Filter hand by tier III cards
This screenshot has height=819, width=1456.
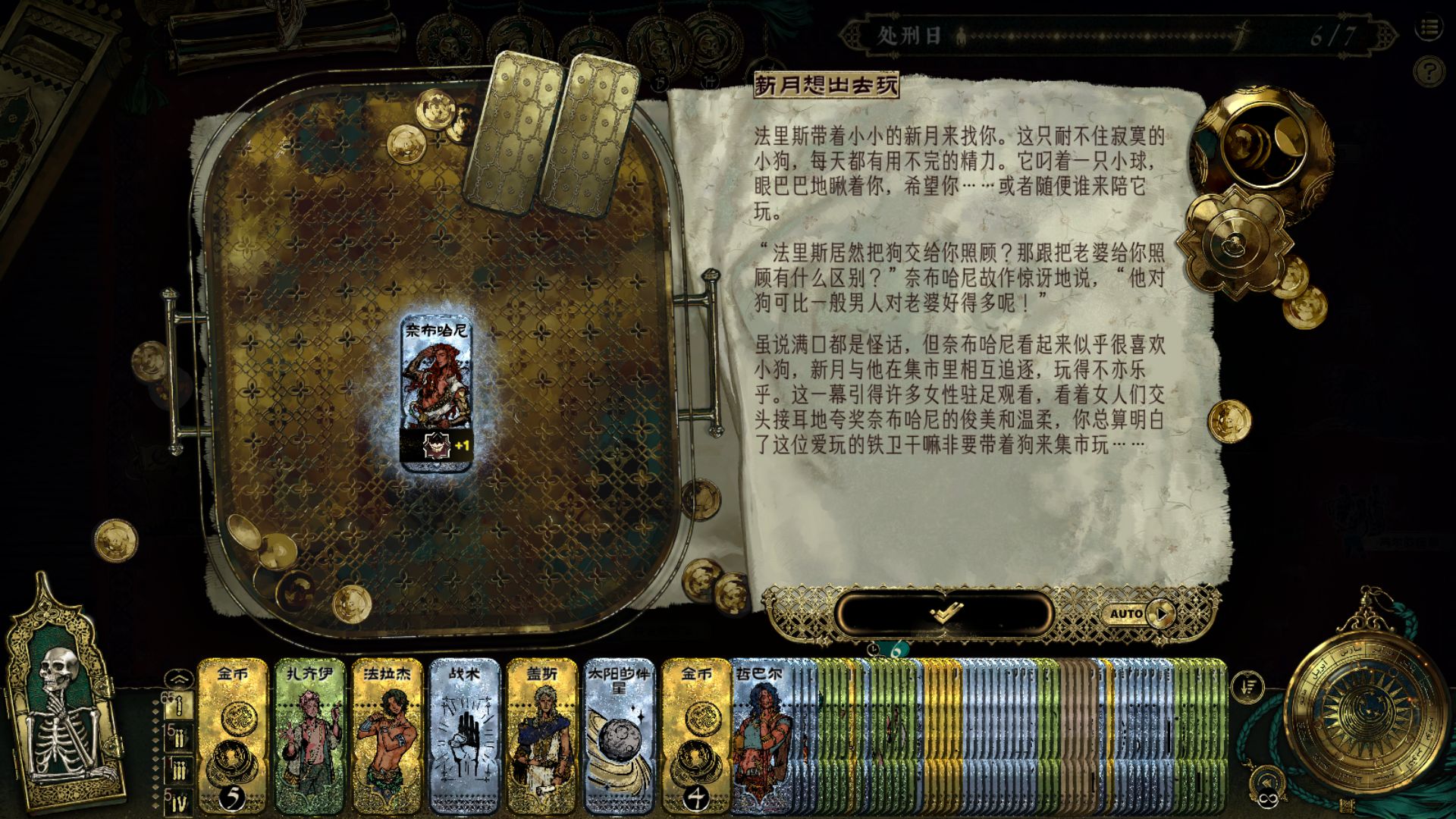(x=178, y=770)
